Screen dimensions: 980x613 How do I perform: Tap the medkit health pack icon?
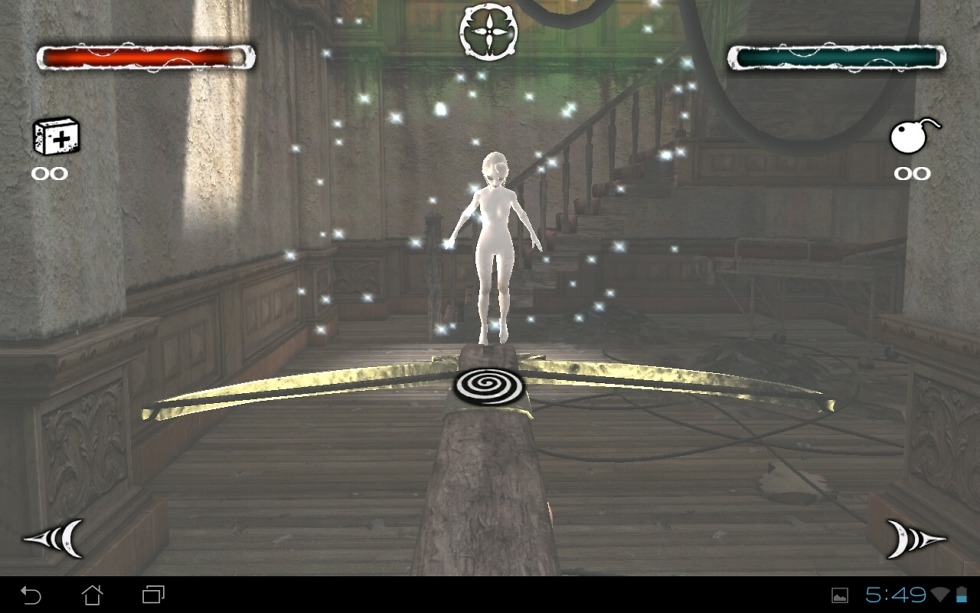[55, 136]
